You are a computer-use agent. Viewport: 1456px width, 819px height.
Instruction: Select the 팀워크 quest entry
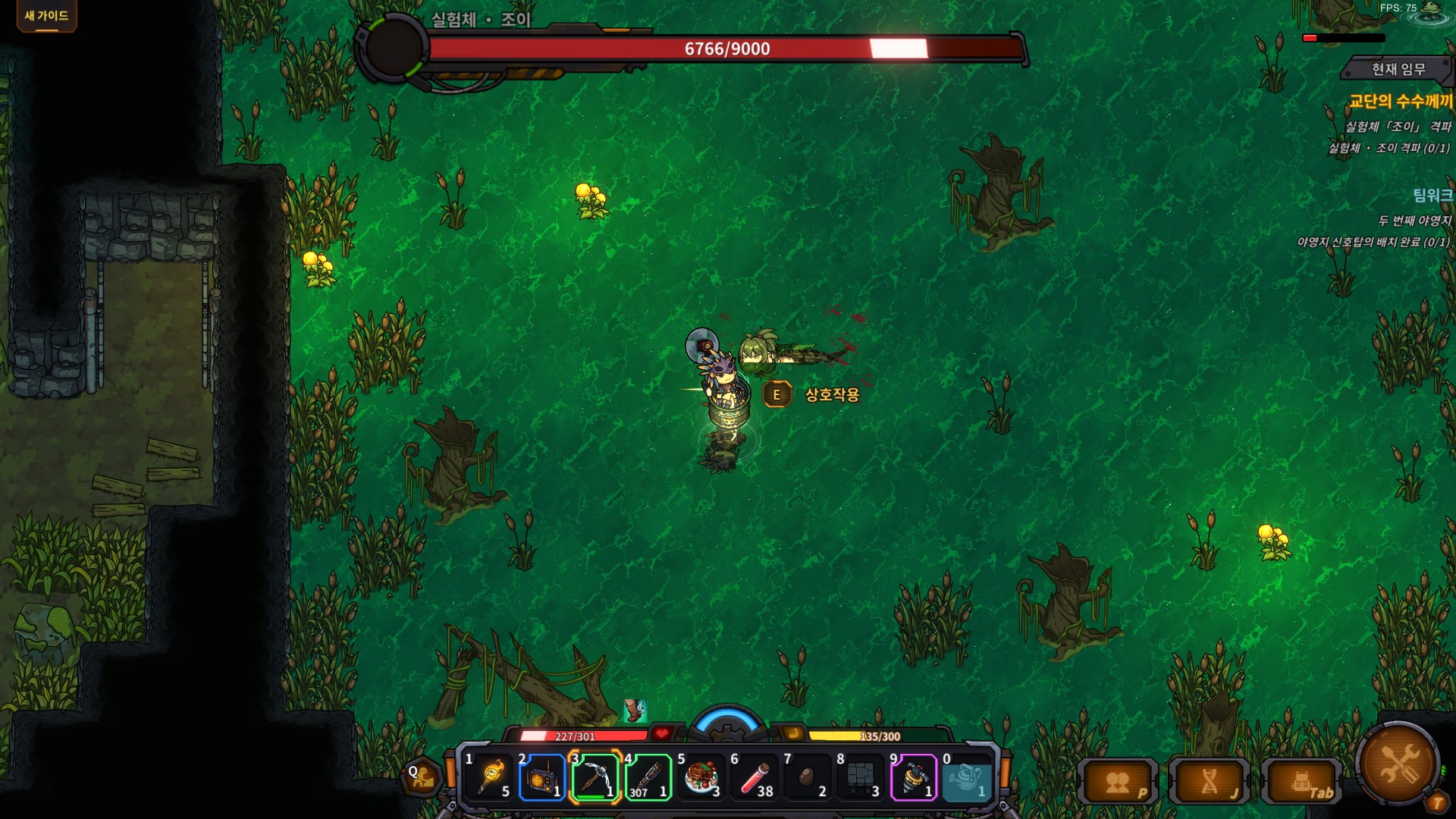click(x=1432, y=195)
